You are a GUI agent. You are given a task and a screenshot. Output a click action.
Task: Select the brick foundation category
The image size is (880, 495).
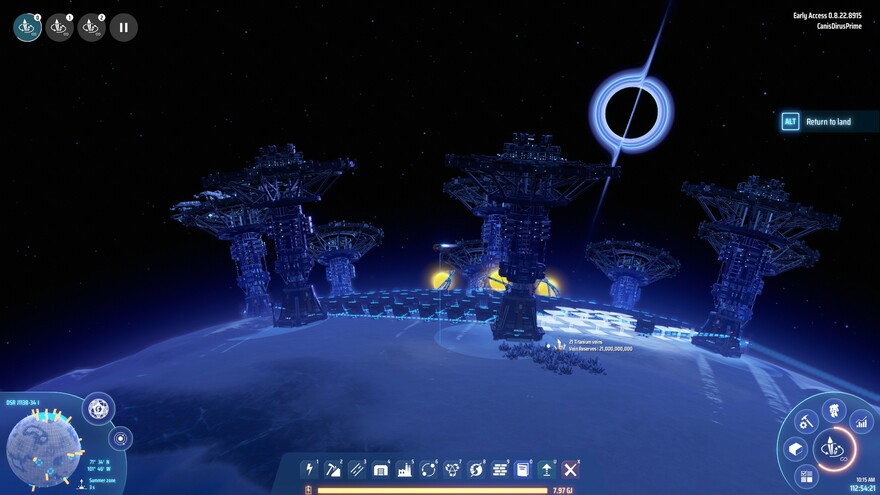(499, 469)
